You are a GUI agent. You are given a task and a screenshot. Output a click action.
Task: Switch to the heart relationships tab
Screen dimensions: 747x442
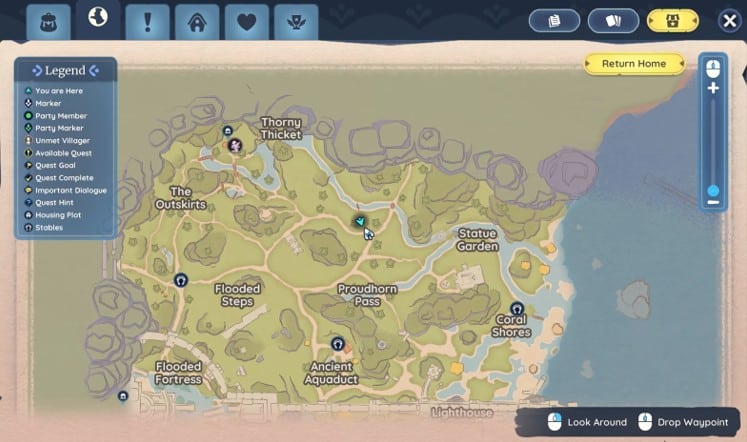tap(246, 22)
